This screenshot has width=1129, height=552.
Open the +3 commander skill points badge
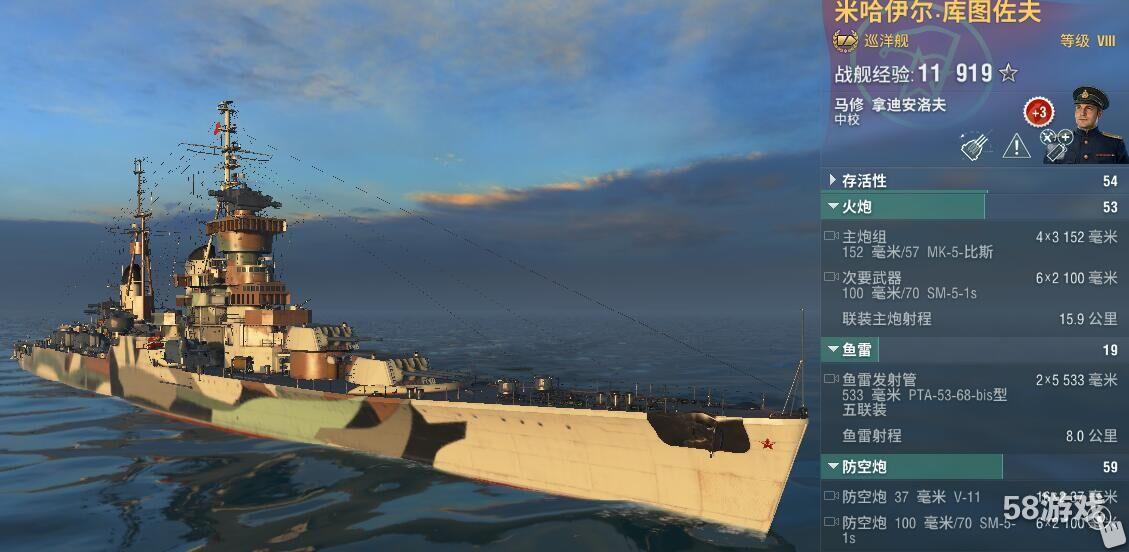pyautogui.click(x=1039, y=111)
